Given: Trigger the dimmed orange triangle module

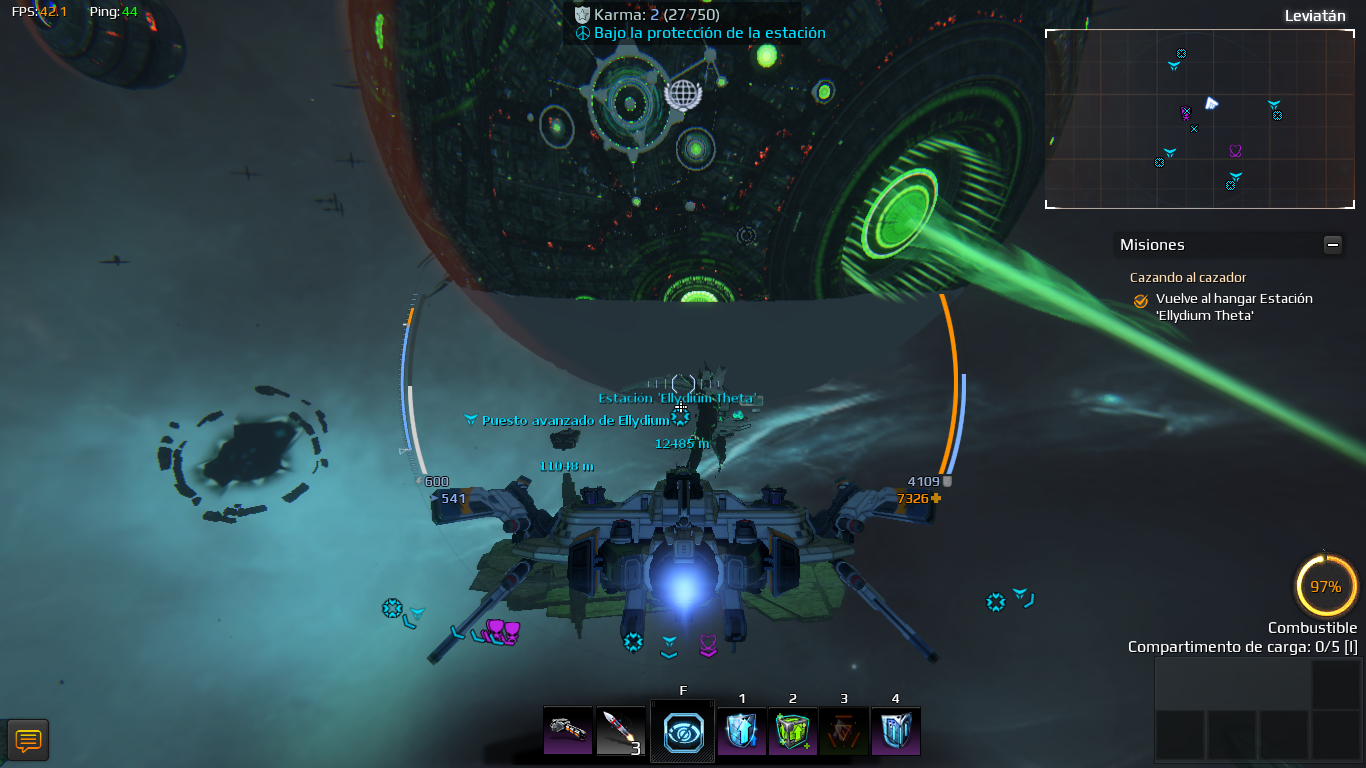Looking at the screenshot, I should pyautogui.click(x=844, y=731).
